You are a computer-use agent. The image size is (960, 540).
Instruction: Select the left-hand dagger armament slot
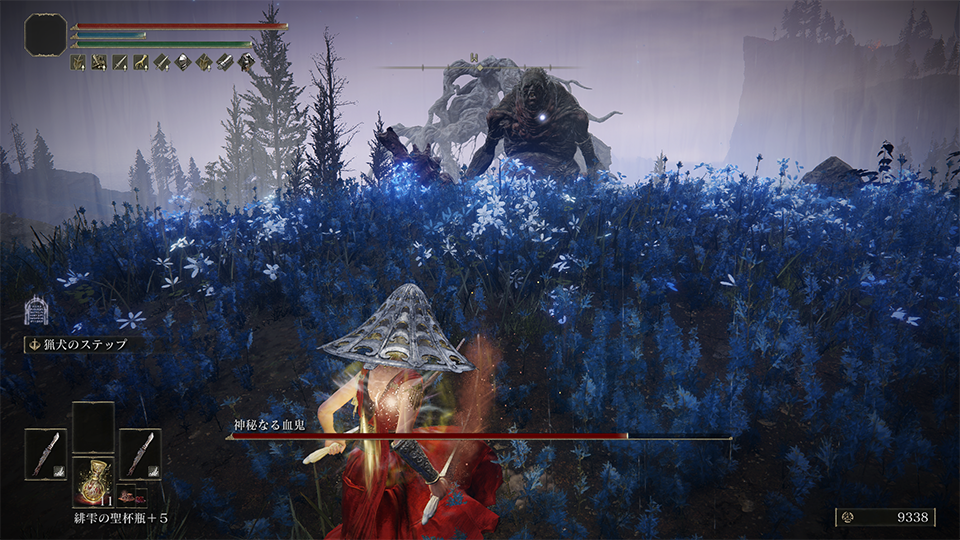(x=46, y=453)
